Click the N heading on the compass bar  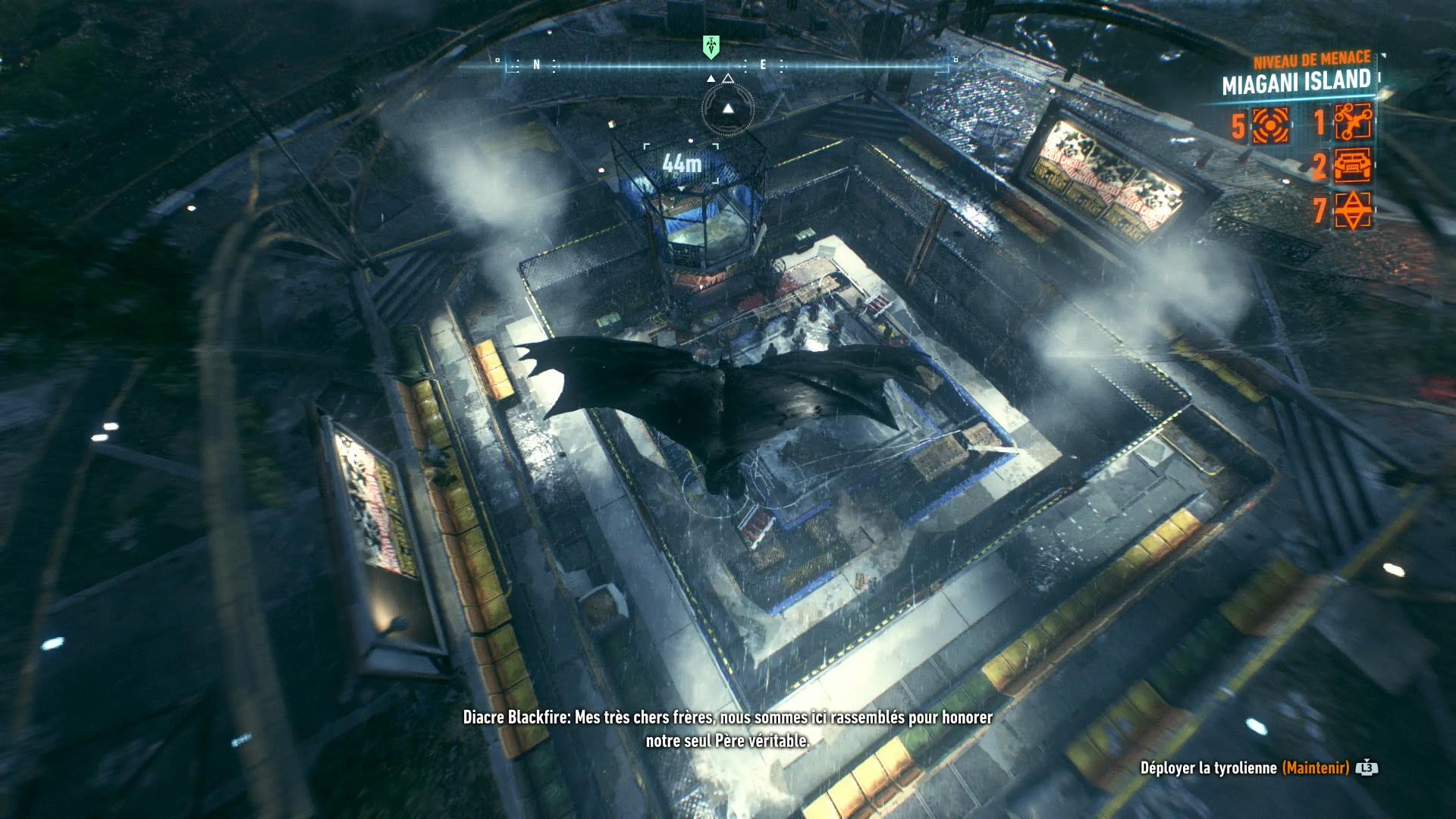pos(537,65)
